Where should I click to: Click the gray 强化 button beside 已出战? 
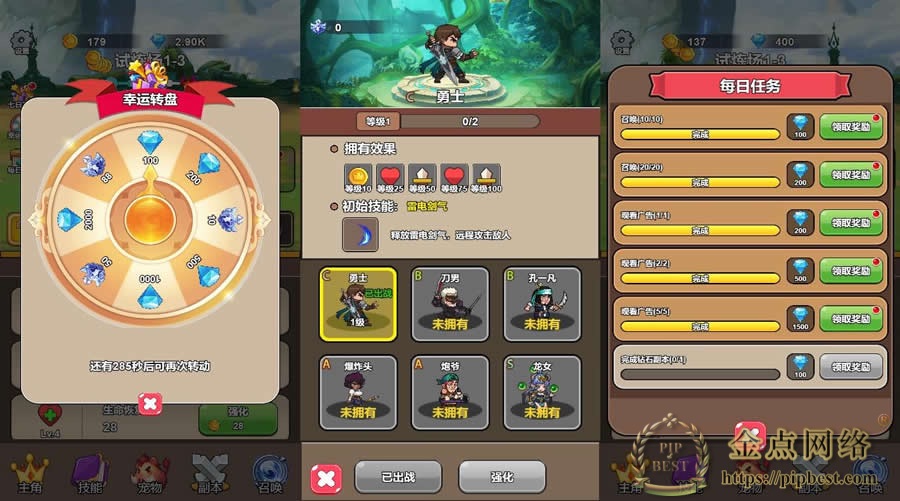(x=502, y=476)
